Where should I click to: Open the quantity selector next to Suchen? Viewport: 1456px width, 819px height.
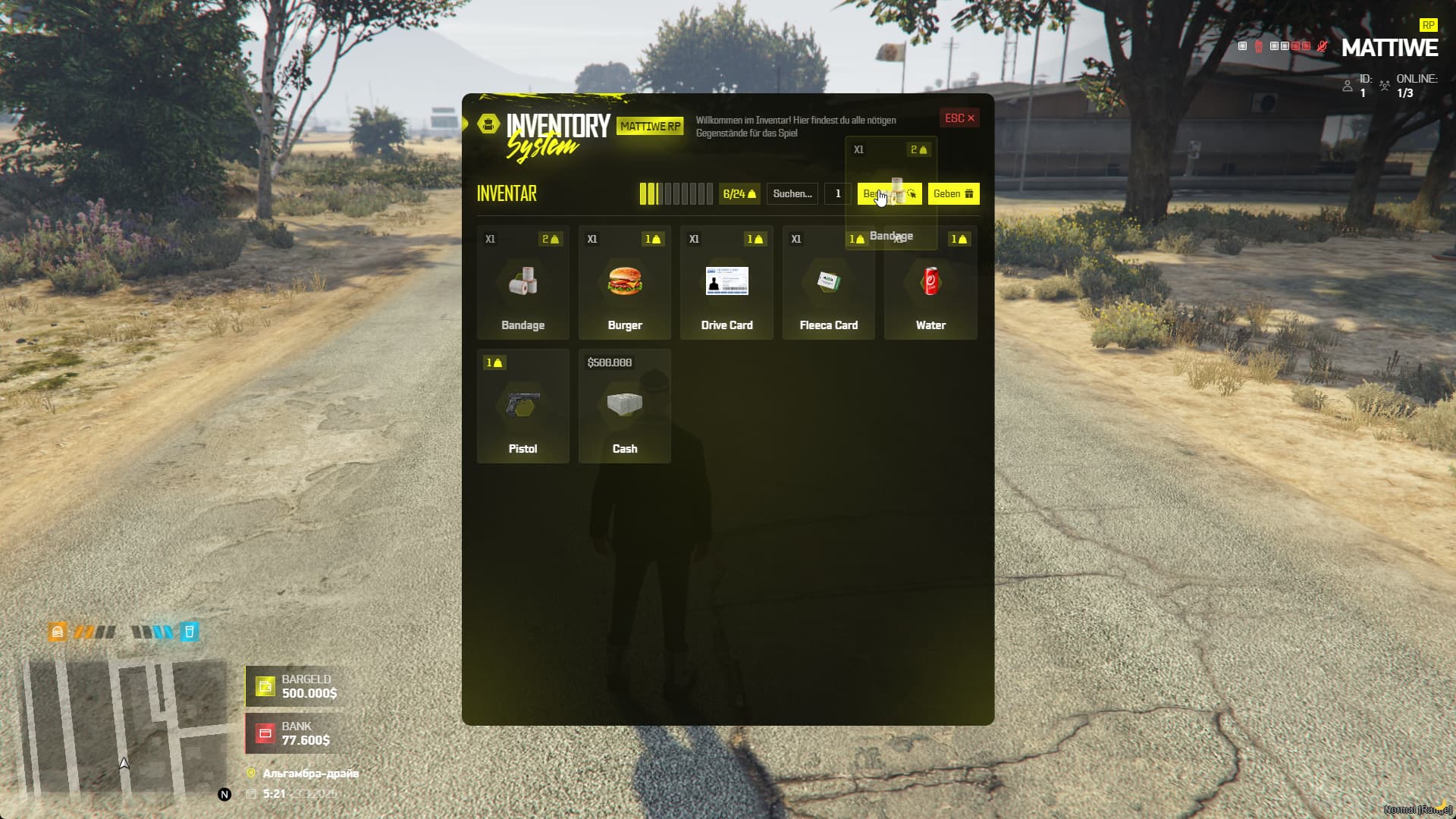[837, 194]
